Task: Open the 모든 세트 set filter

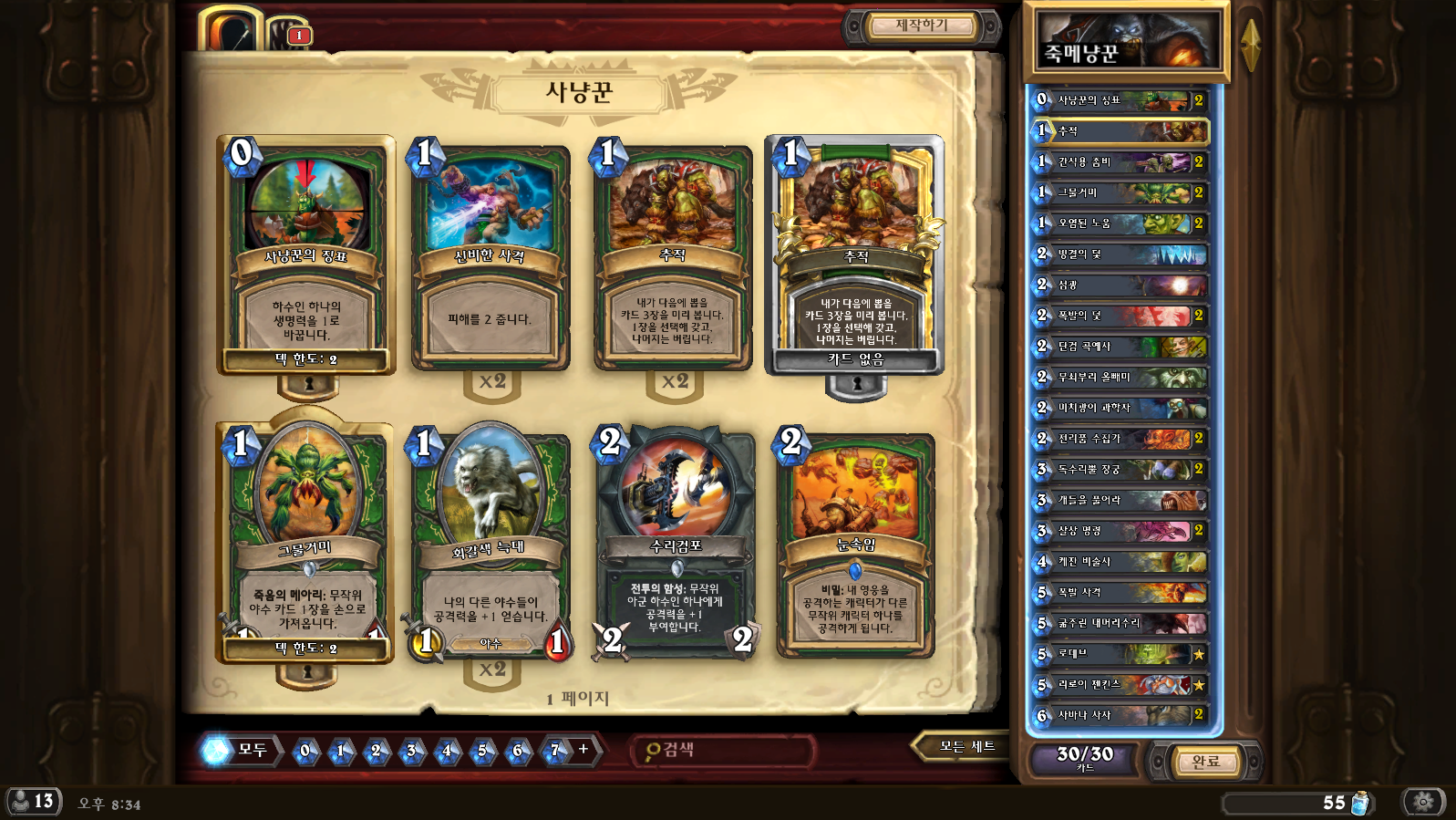Action: pyautogui.click(x=966, y=747)
